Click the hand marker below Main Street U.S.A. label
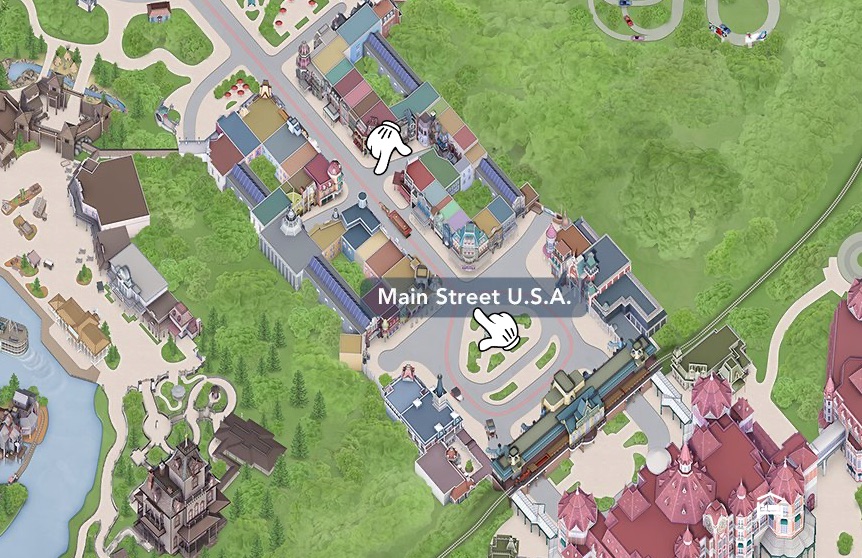 (497, 330)
